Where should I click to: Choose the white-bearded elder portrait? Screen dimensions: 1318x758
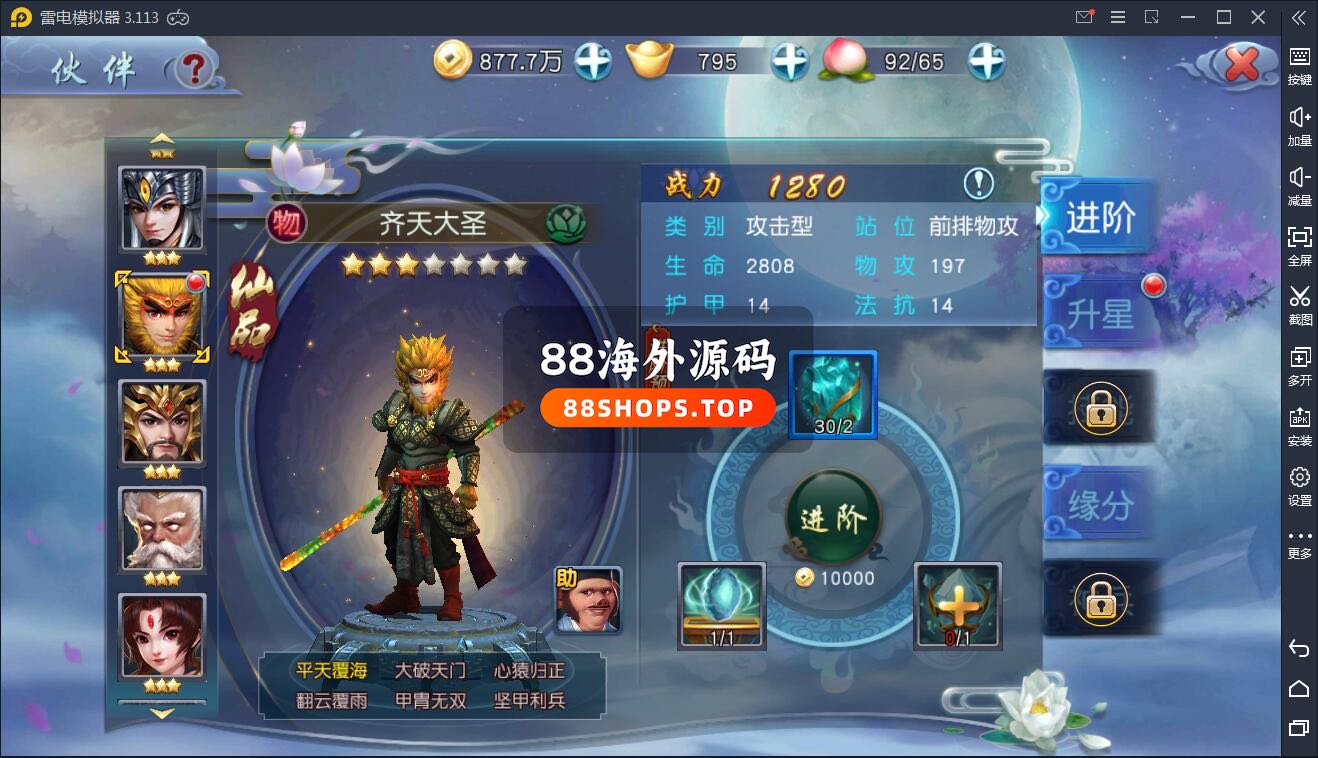point(162,529)
